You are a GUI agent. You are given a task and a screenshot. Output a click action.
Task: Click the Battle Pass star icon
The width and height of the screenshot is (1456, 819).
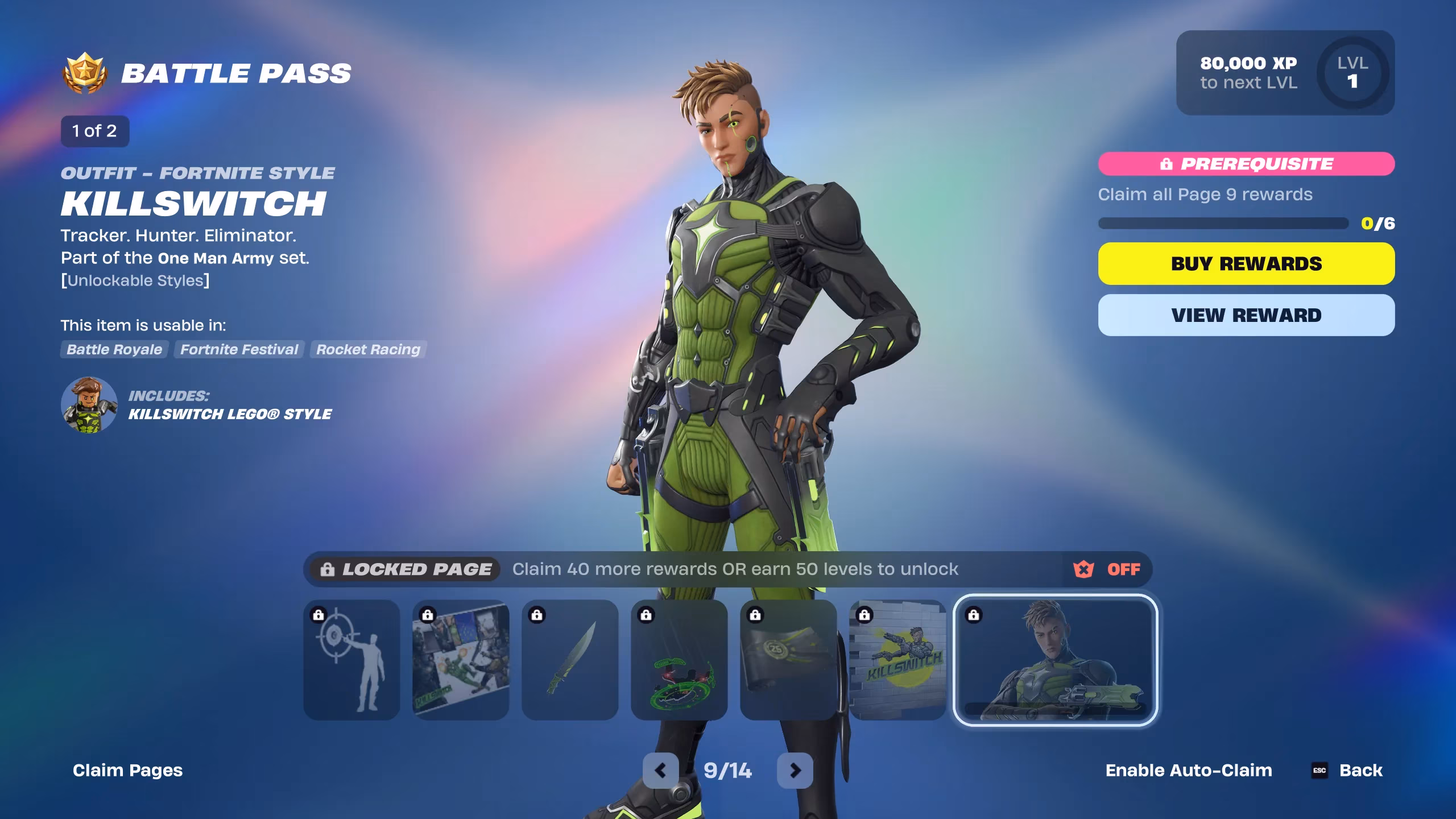pos(84,73)
